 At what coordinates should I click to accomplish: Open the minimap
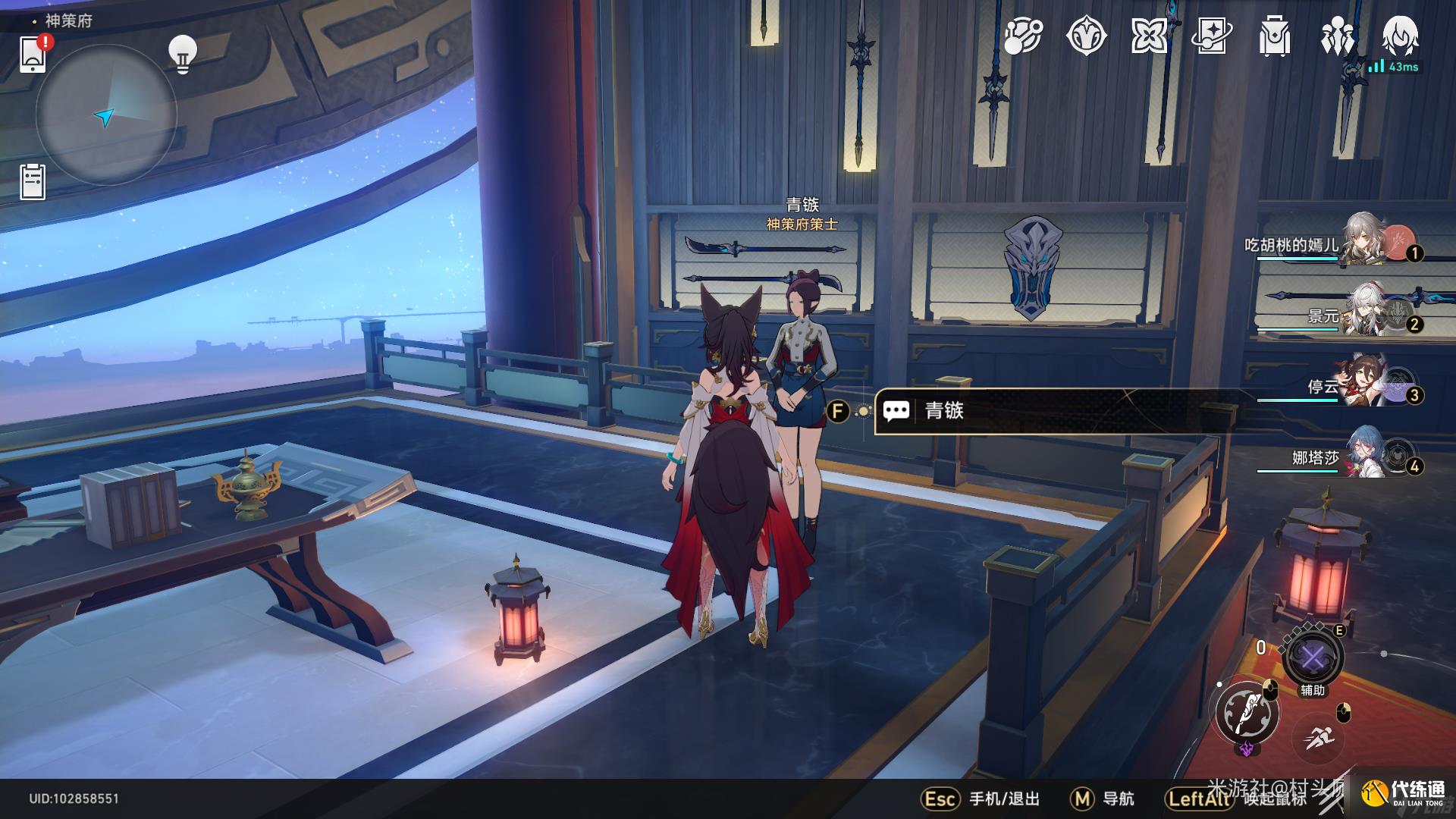pos(106,115)
